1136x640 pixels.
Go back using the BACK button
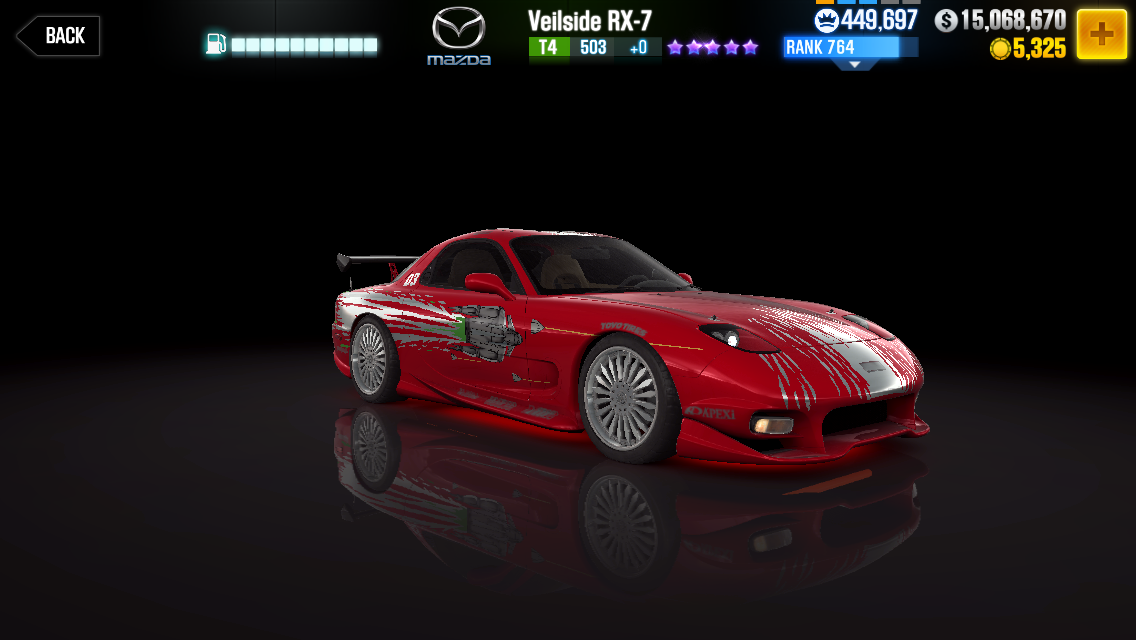click(x=58, y=36)
